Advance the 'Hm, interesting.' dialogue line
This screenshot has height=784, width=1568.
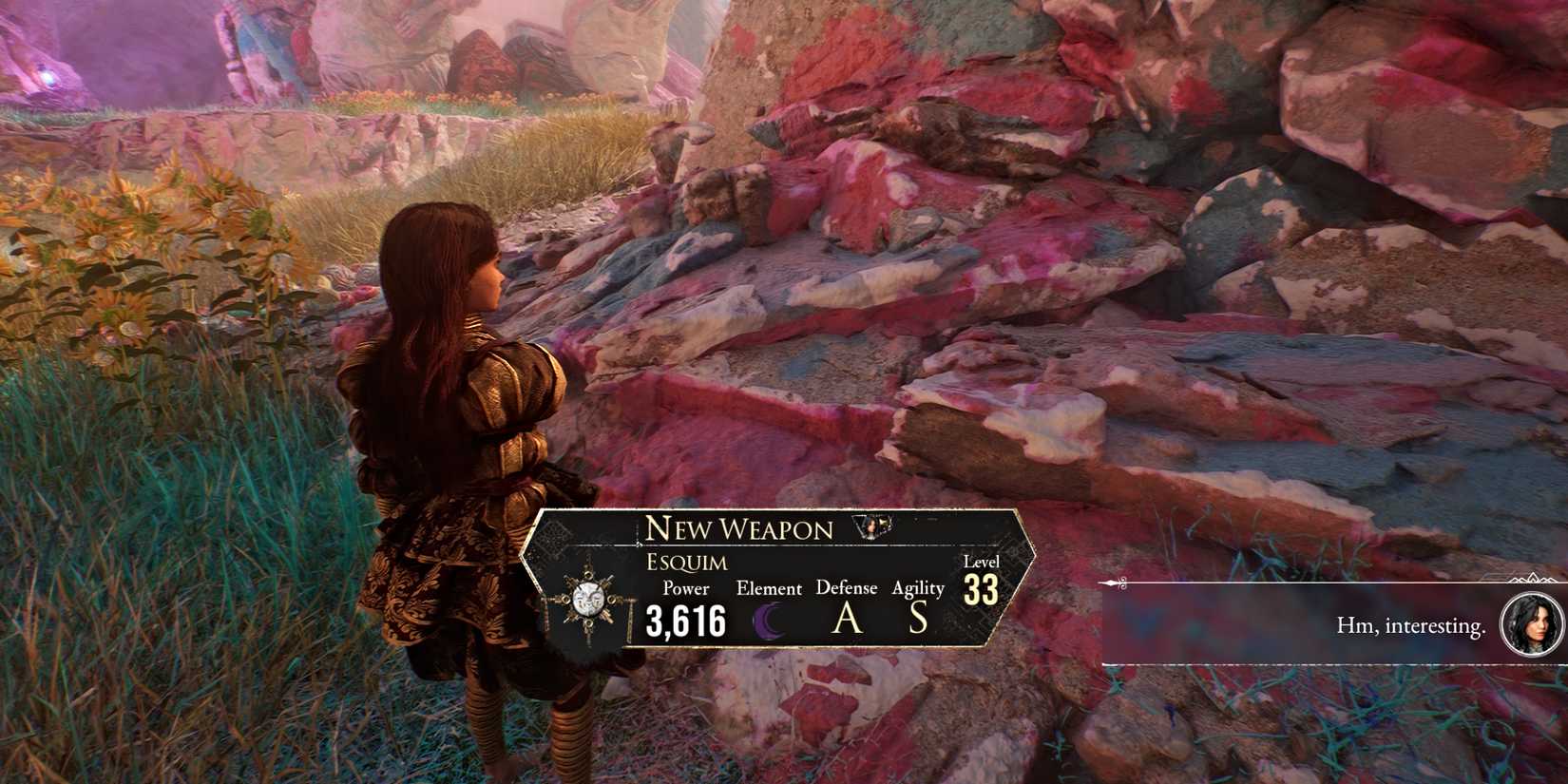pos(1409,625)
